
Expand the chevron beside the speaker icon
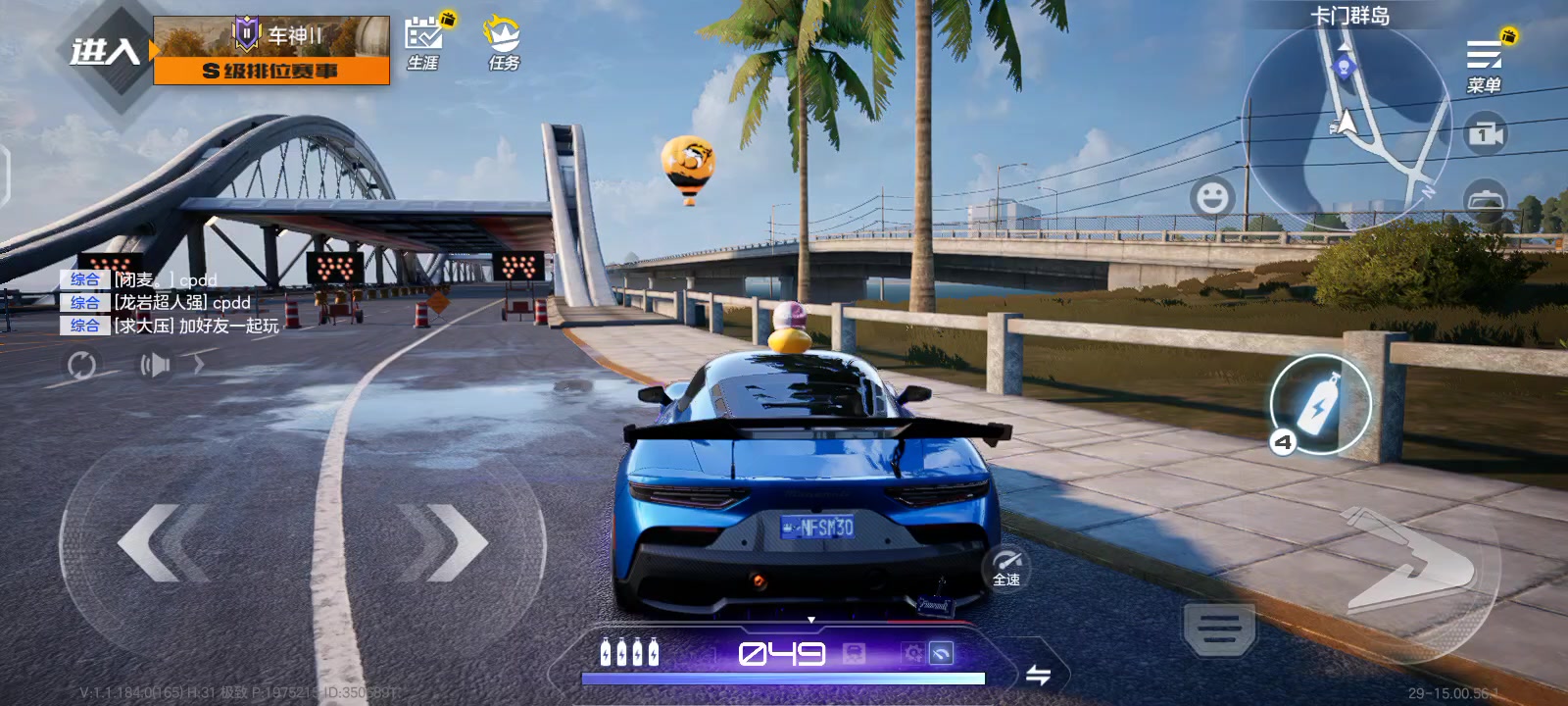(199, 365)
